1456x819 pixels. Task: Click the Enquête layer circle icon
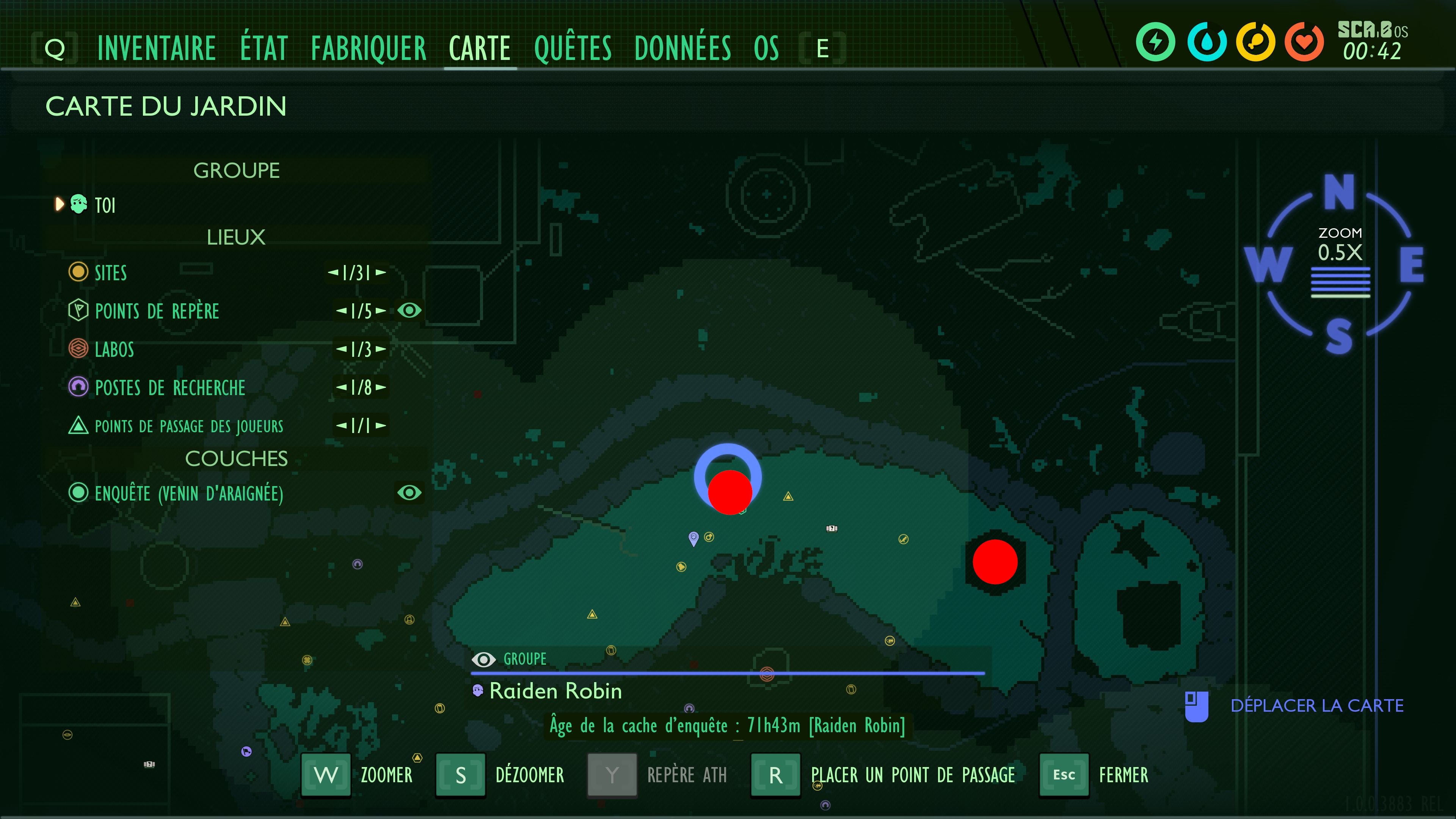[78, 493]
